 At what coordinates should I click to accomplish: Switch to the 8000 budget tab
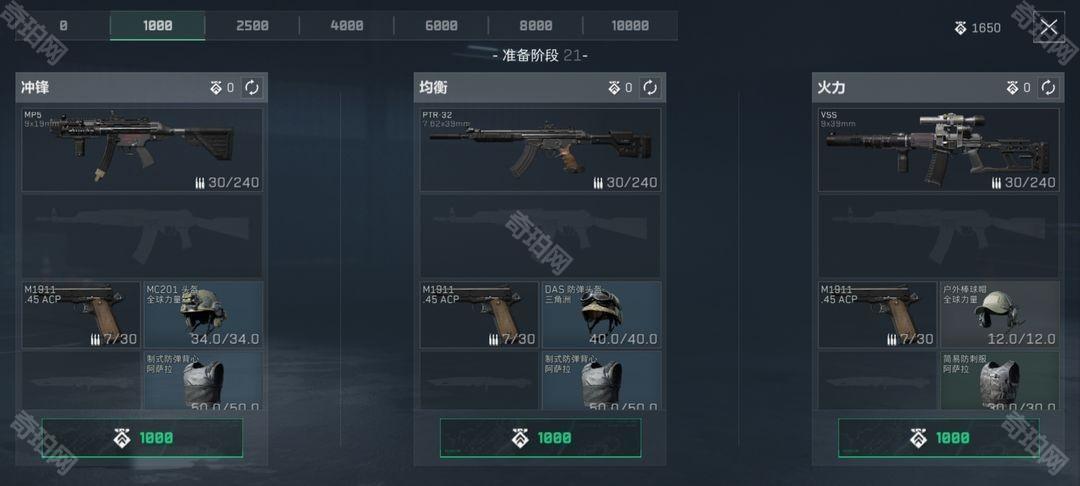[536, 26]
